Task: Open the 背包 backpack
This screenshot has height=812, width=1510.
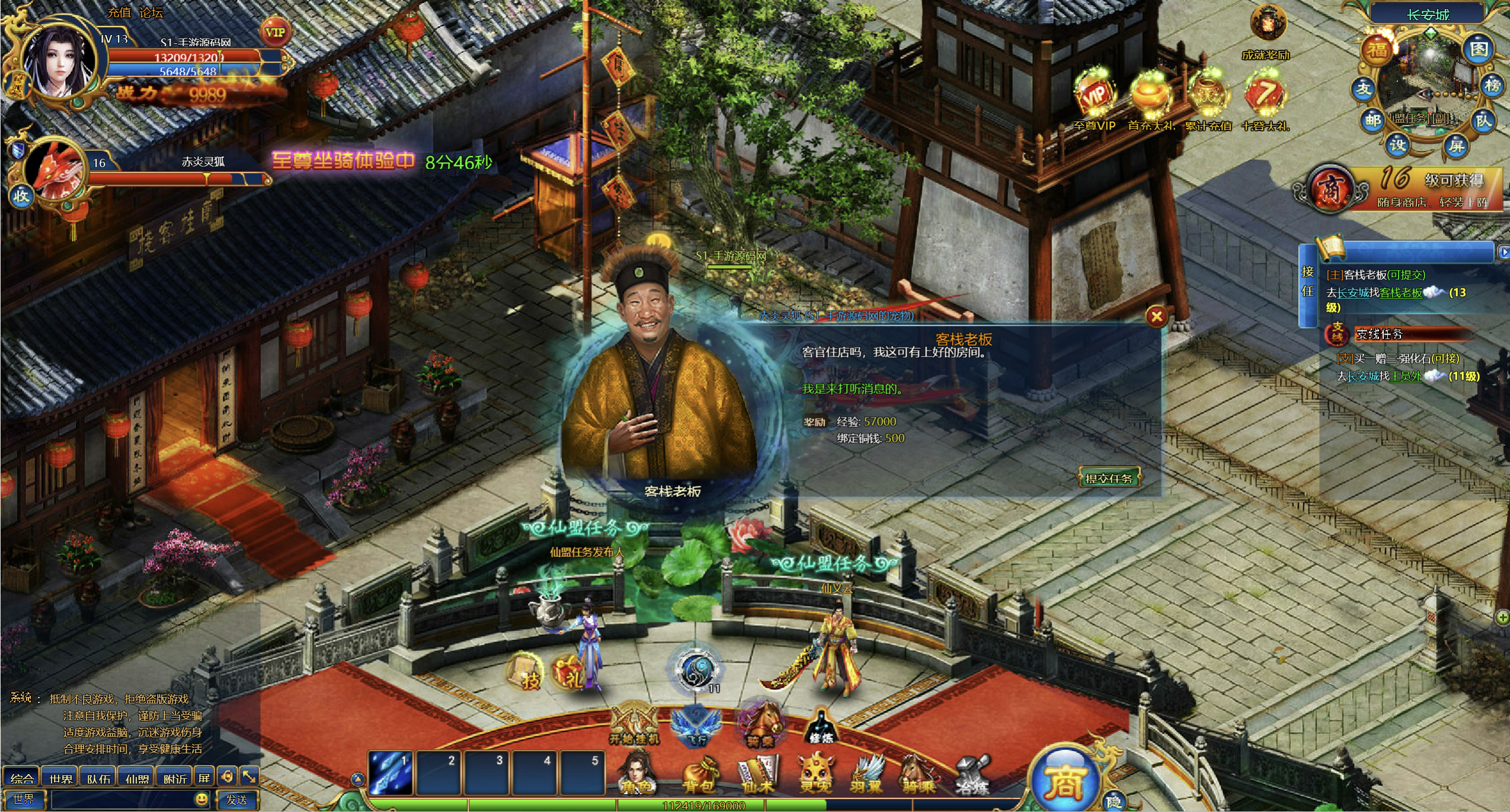Action: click(x=699, y=774)
